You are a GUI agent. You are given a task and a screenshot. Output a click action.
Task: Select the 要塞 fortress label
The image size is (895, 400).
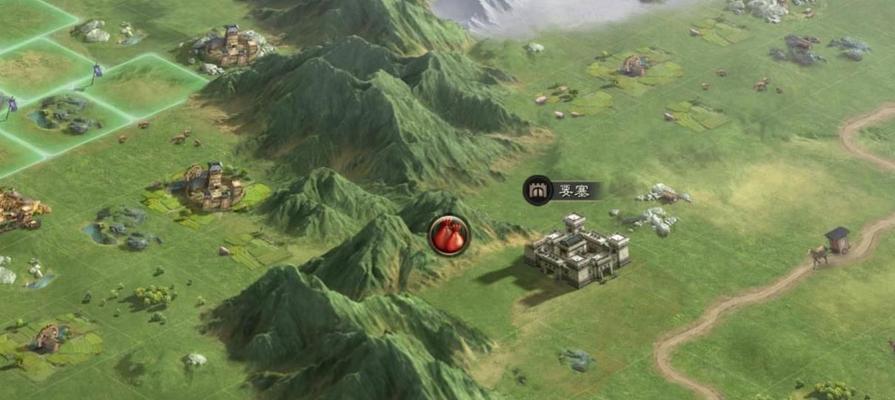tap(563, 190)
